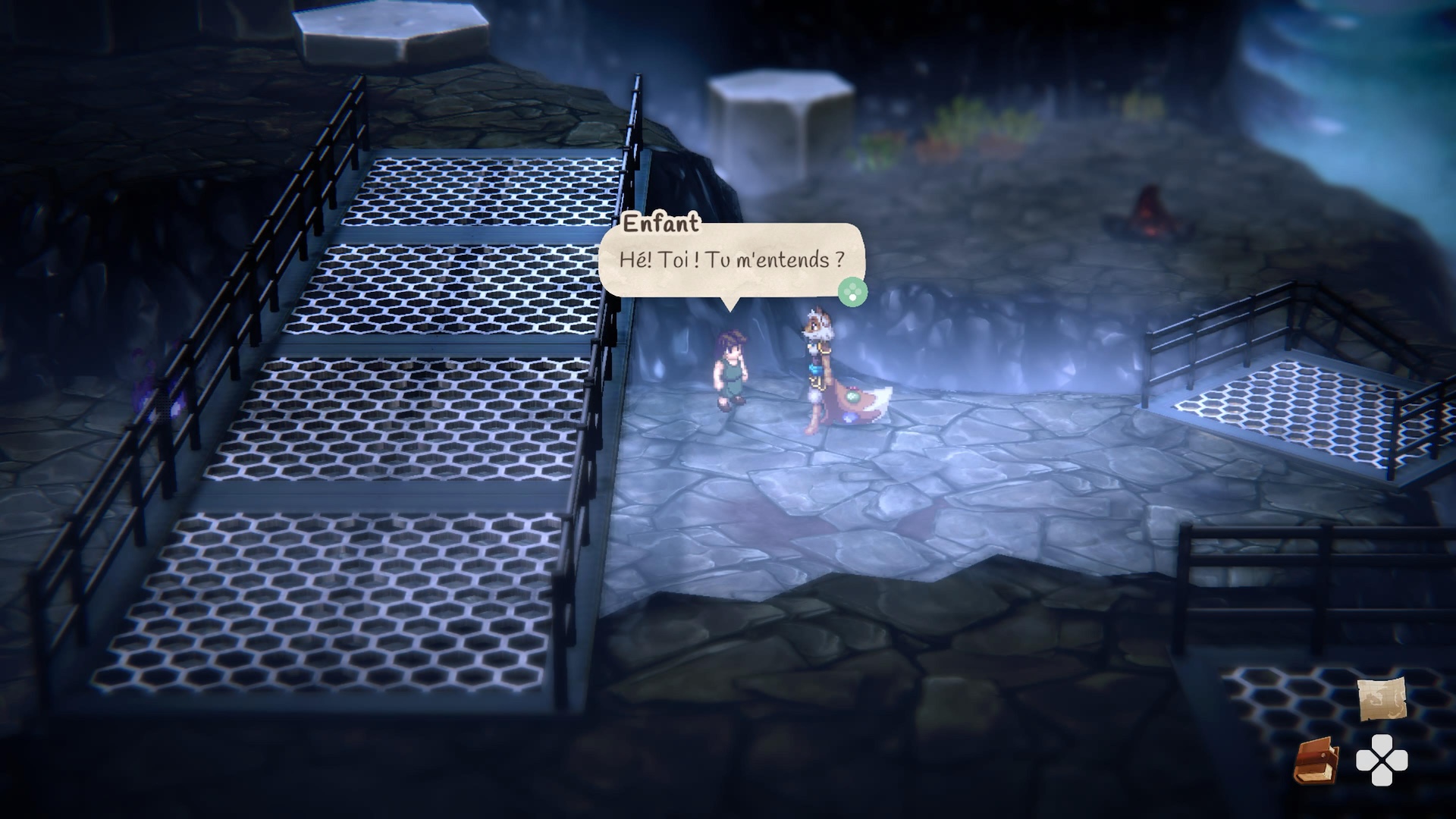Viewport: 1456px width, 819px height.
Task: Open the leather journal book icon
Action: (1315, 761)
